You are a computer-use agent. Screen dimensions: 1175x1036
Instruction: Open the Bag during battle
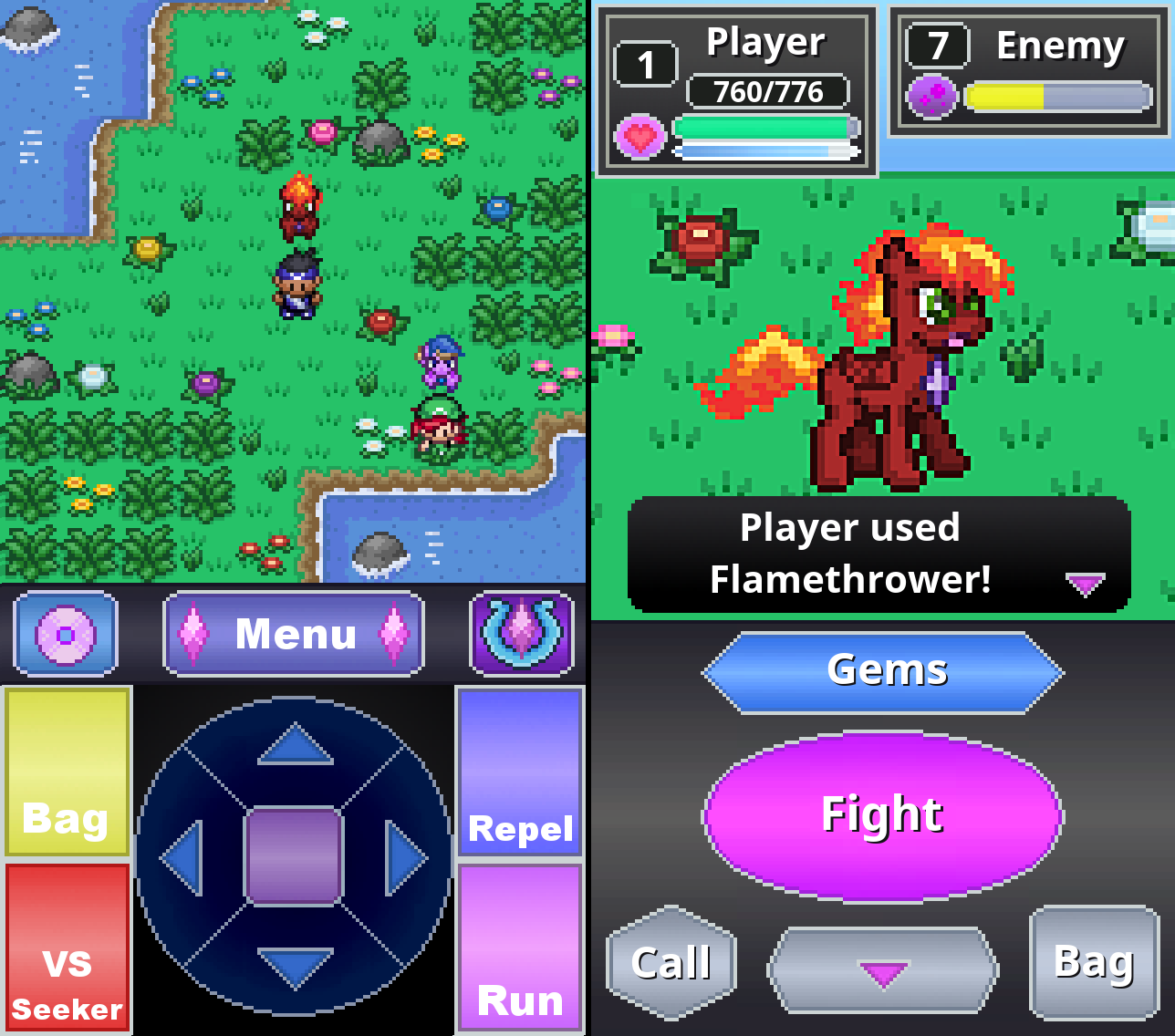coord(1094,963)
